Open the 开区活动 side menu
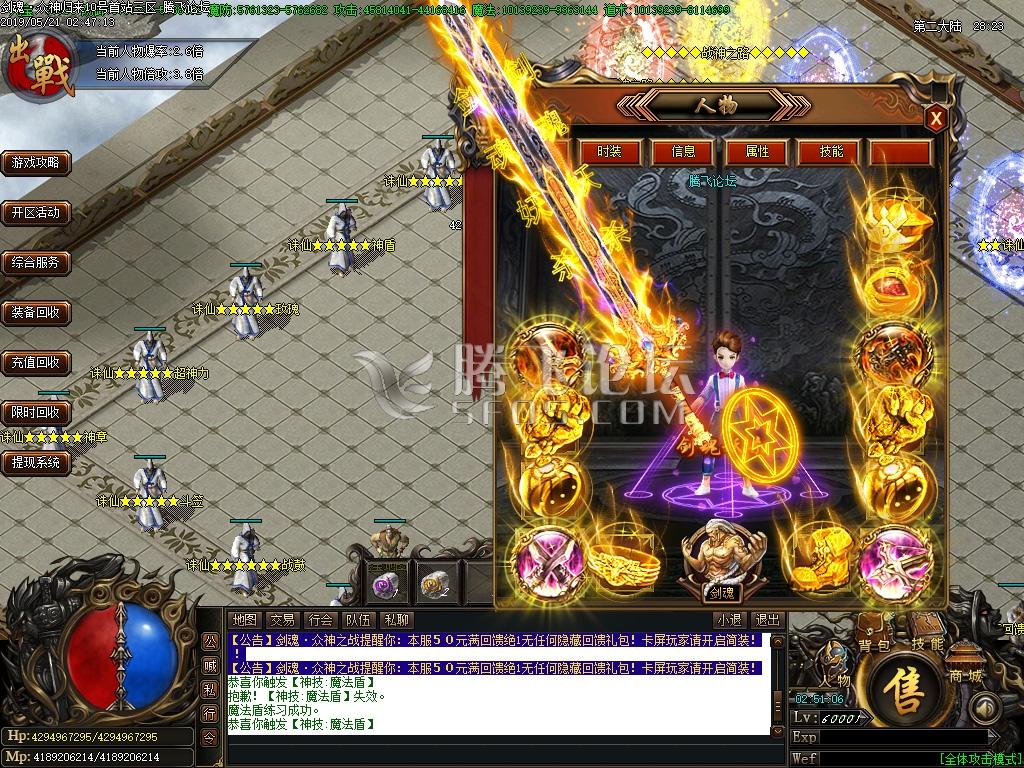Viewport: 1024px width, 768px height. (36, 212)
